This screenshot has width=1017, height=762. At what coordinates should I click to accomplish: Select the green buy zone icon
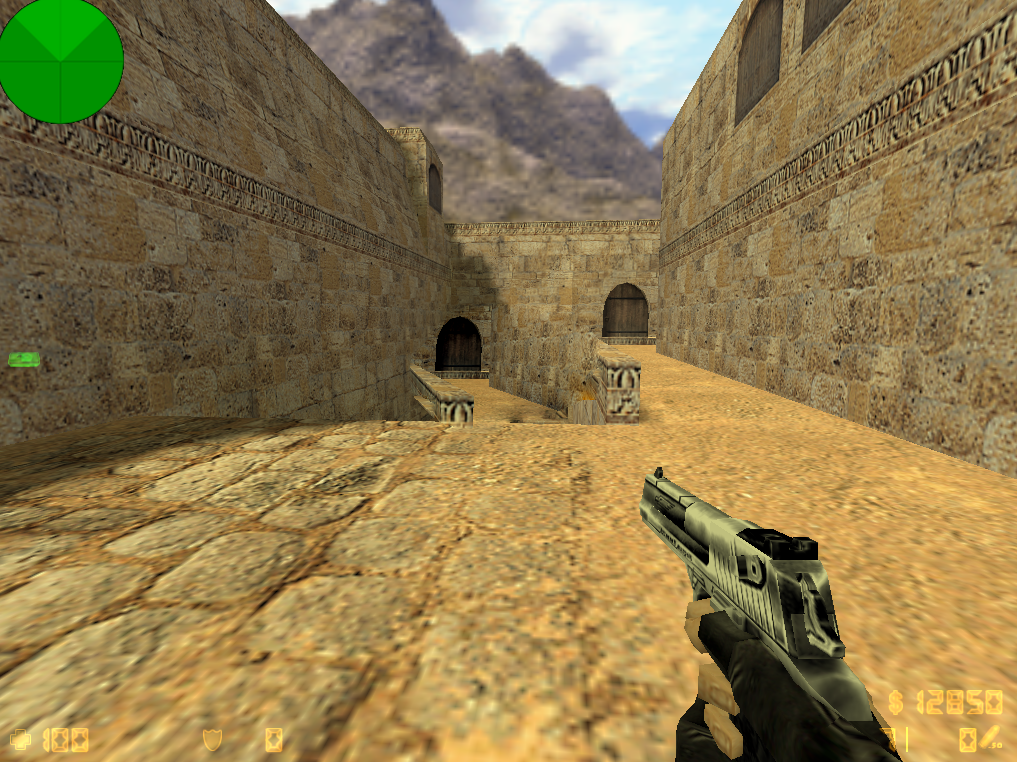23,359
